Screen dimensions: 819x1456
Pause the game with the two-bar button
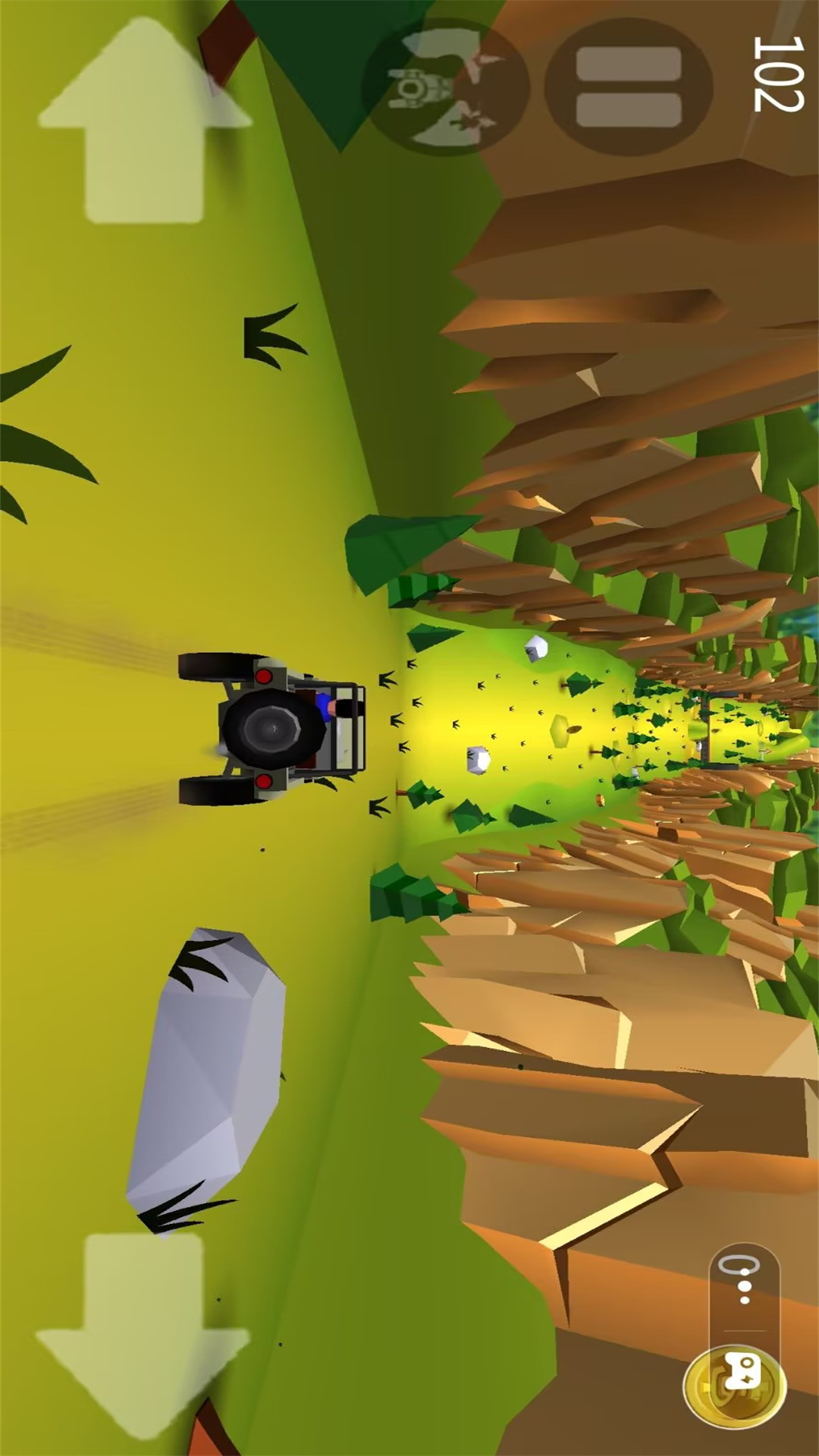point(628,87)
